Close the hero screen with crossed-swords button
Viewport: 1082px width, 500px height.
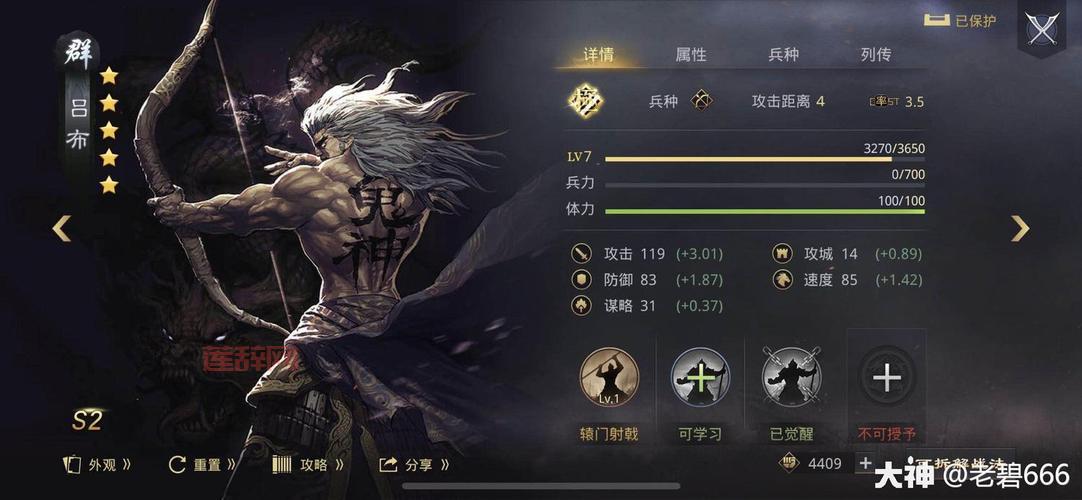coord(1043,28)
